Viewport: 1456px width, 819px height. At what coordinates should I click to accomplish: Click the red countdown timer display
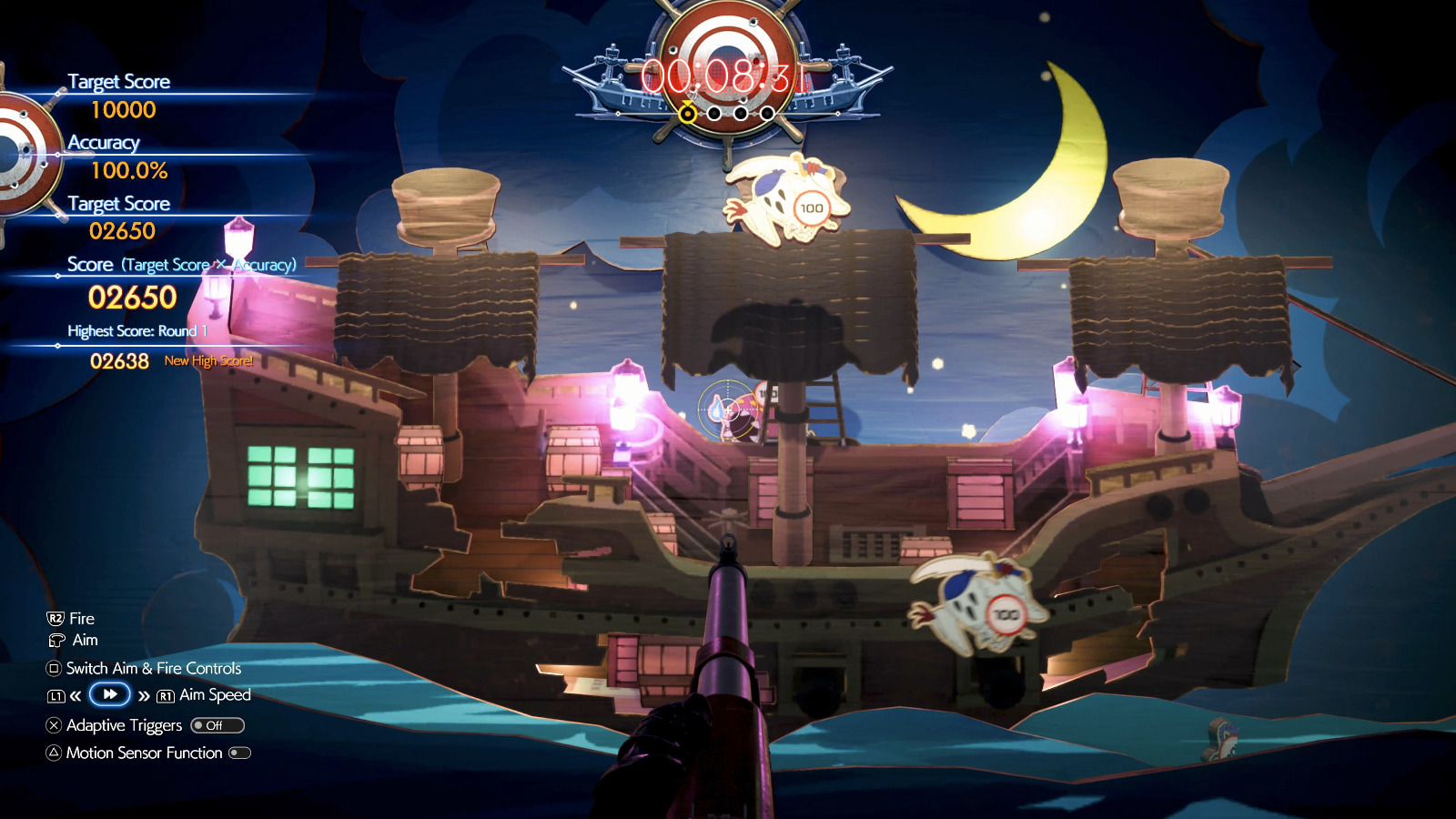pyautogui.click(x=725, y=75)
